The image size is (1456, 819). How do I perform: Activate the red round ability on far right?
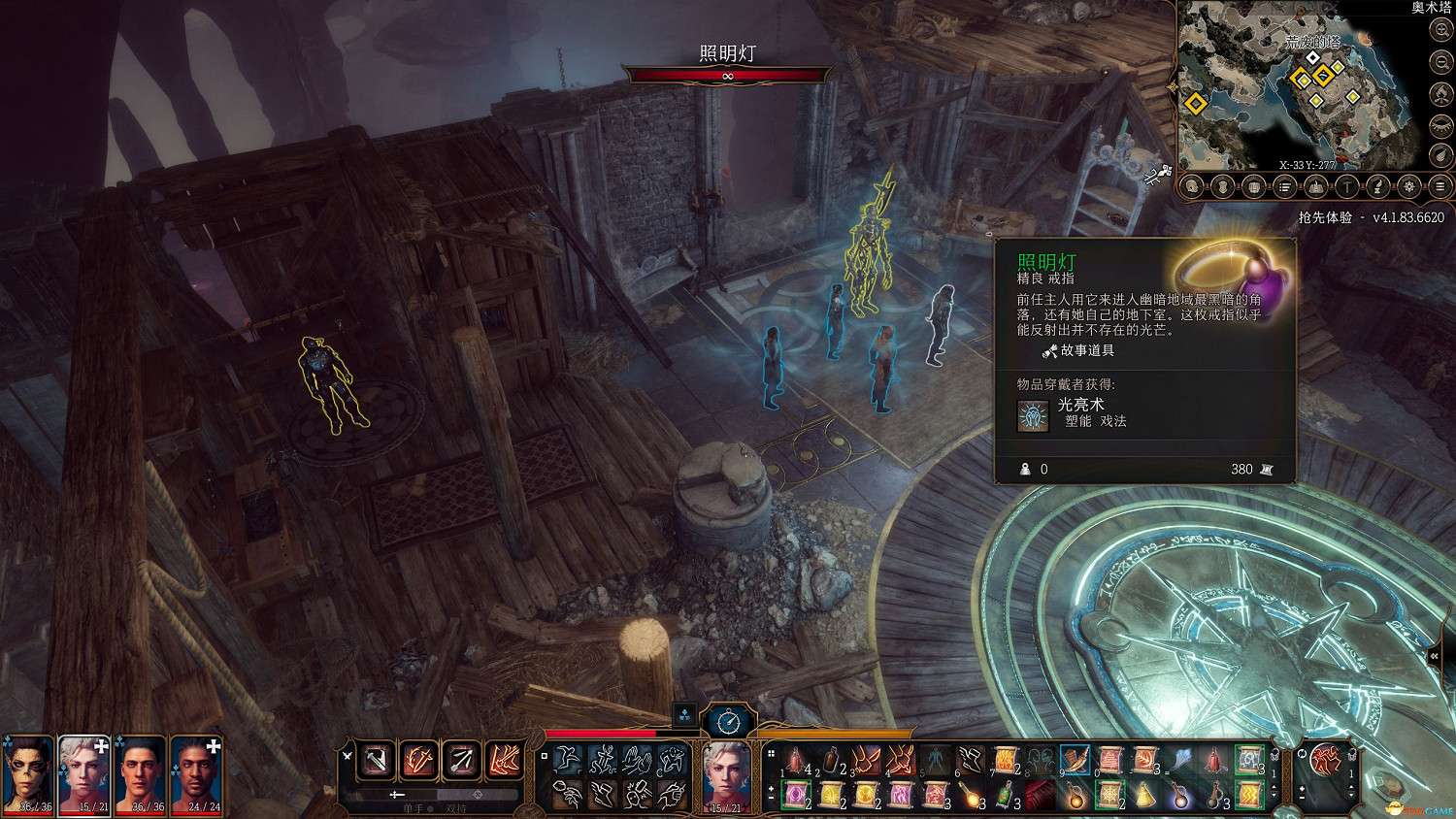[x=1324, y=759]
